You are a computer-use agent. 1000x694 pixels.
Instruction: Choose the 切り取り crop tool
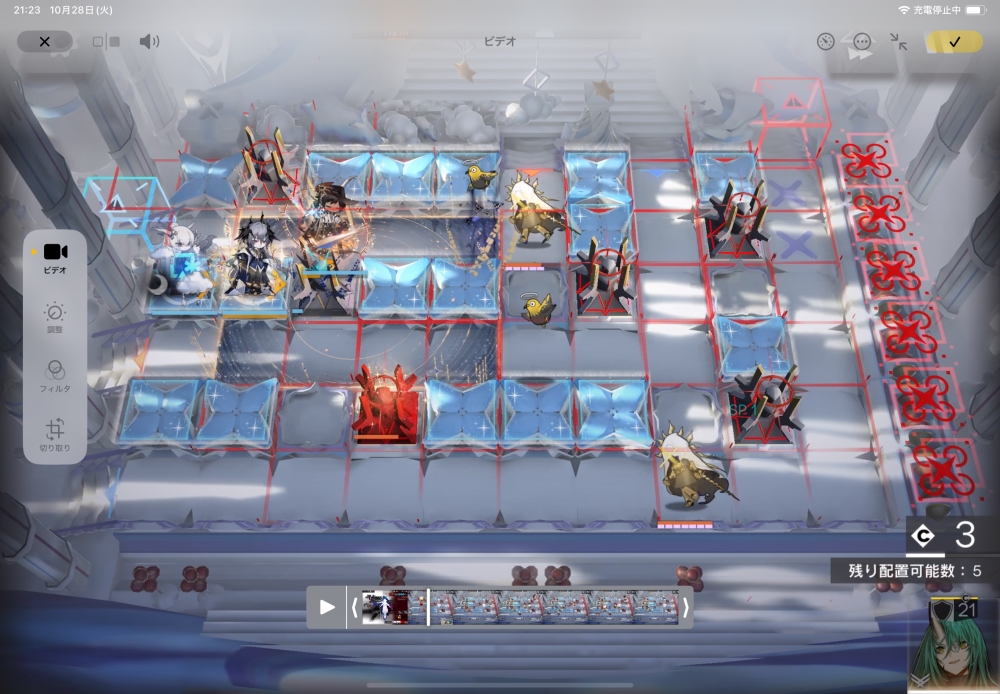pyautogui.click(x=55, y=436)
